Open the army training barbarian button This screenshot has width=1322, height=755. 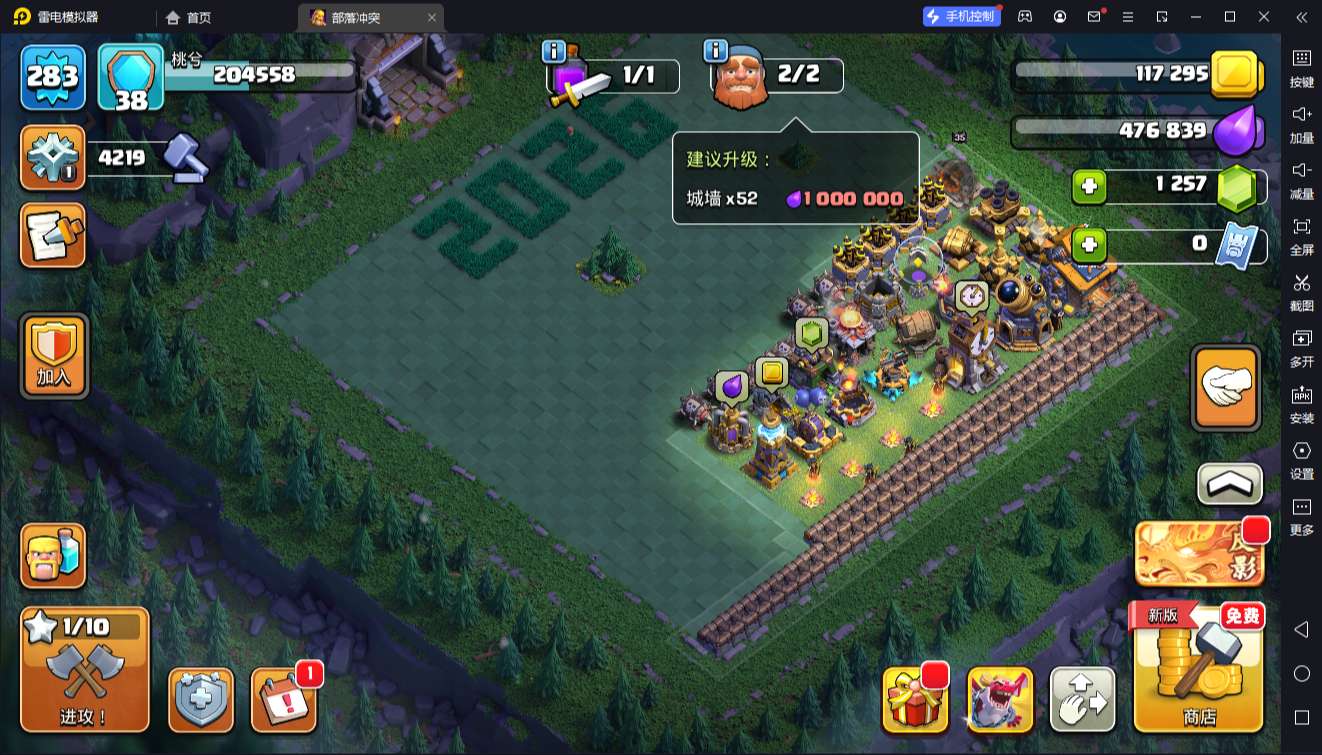point(54,556)
